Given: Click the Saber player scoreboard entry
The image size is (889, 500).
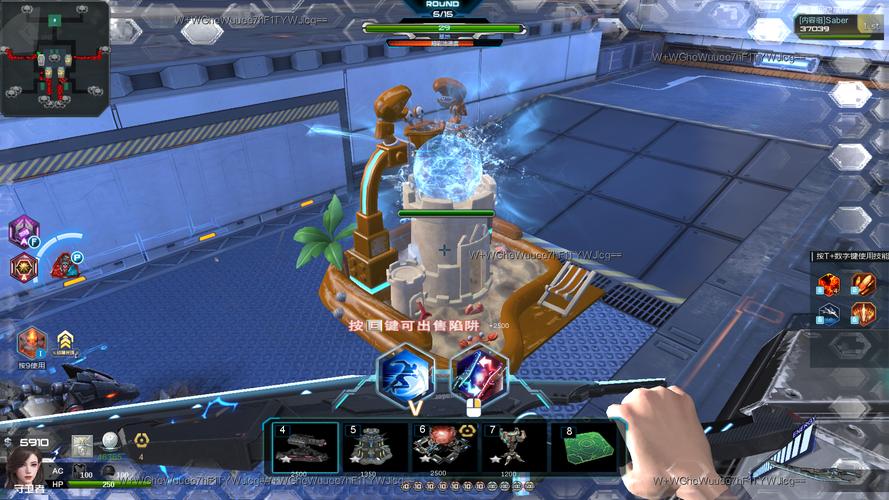Looking at the screenshot, I should pyautogui.click(x=840, y=24).
